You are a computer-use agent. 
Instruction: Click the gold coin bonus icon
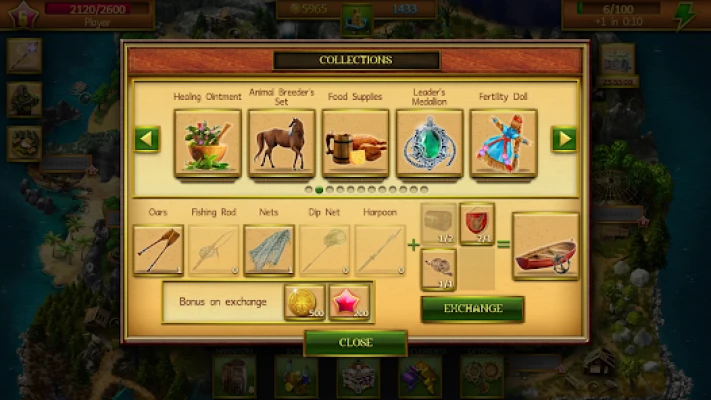pyautogui.click(x=304, y=301)
